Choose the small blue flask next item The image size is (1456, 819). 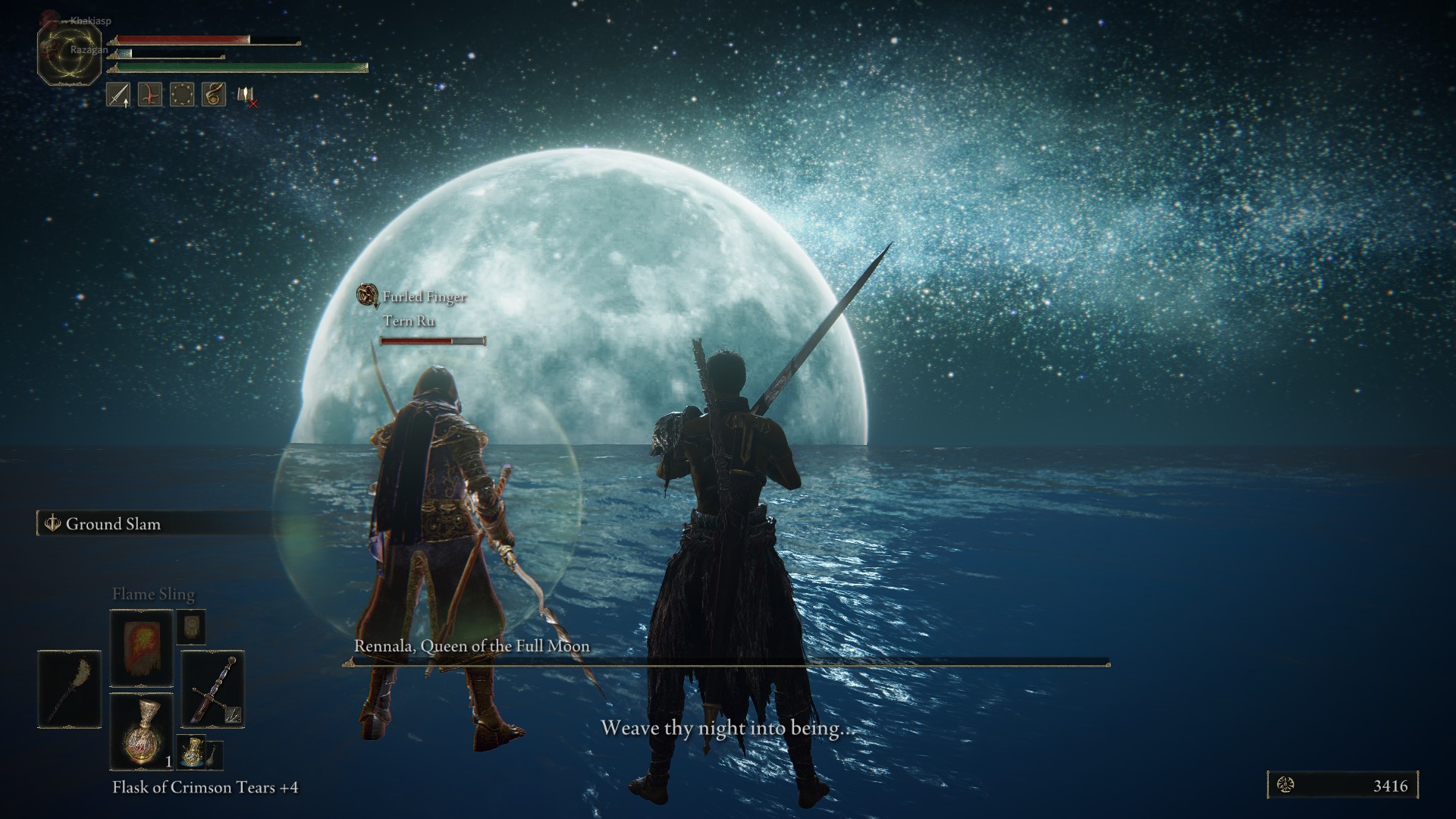tap(191, 751)
